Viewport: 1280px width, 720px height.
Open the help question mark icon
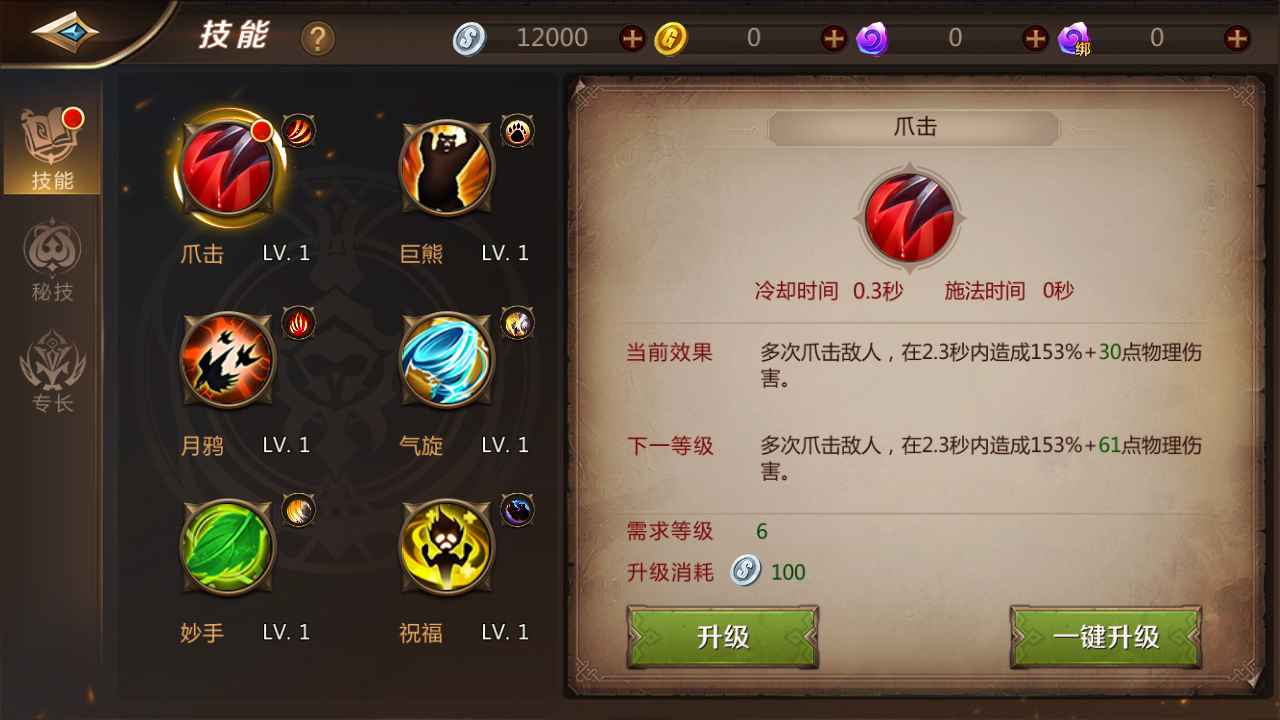pos(317,38)
